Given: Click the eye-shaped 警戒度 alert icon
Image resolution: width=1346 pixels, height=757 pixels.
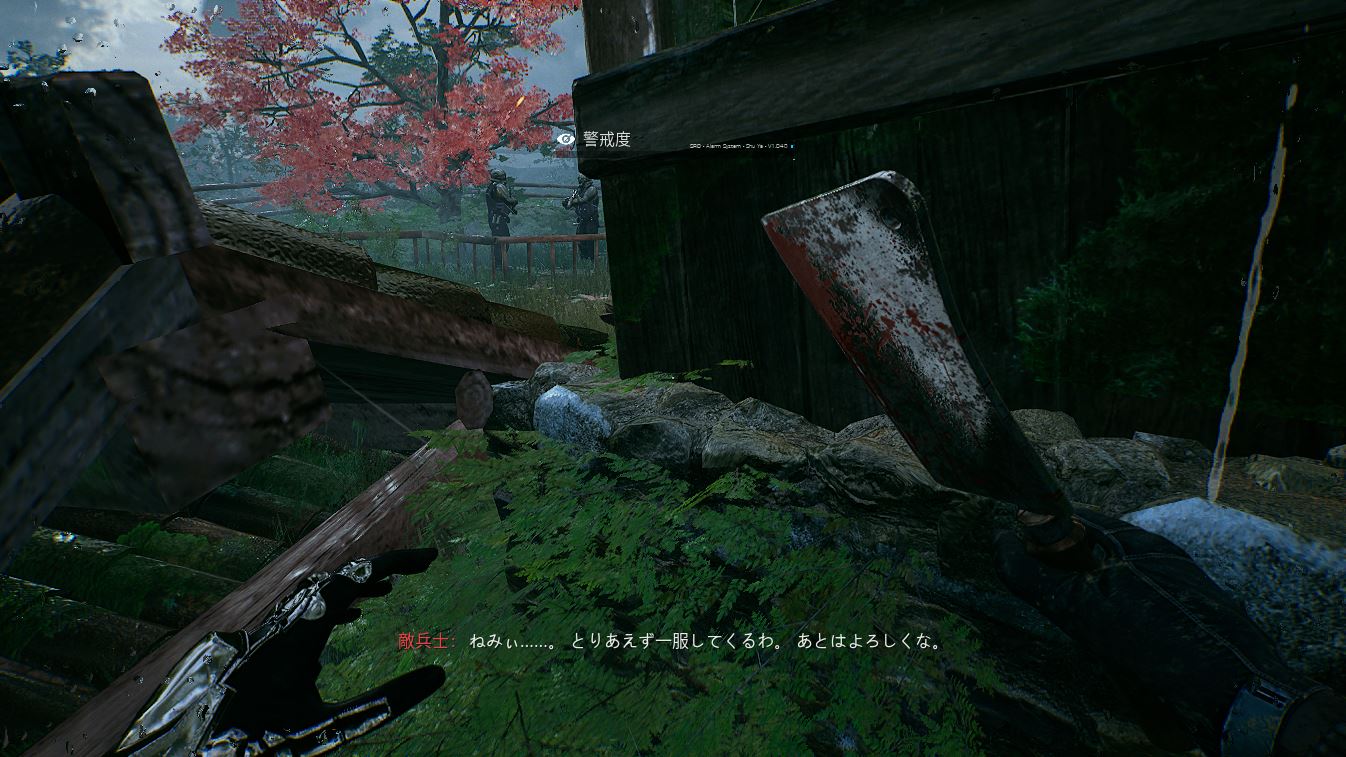Looking at the screenshot, I should tap(567, 140).
